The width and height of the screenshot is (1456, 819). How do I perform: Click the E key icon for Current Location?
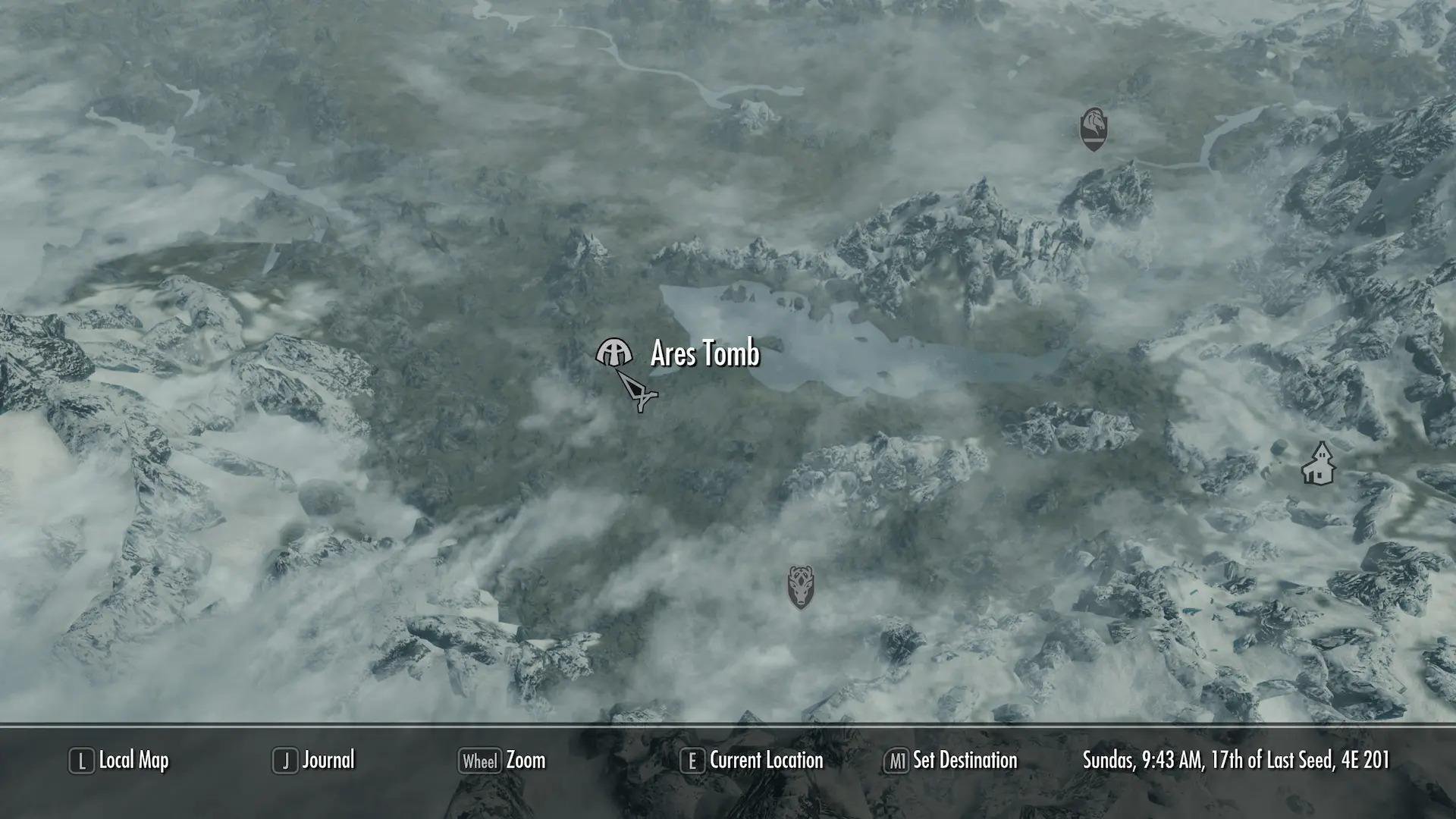pos(691,759)
